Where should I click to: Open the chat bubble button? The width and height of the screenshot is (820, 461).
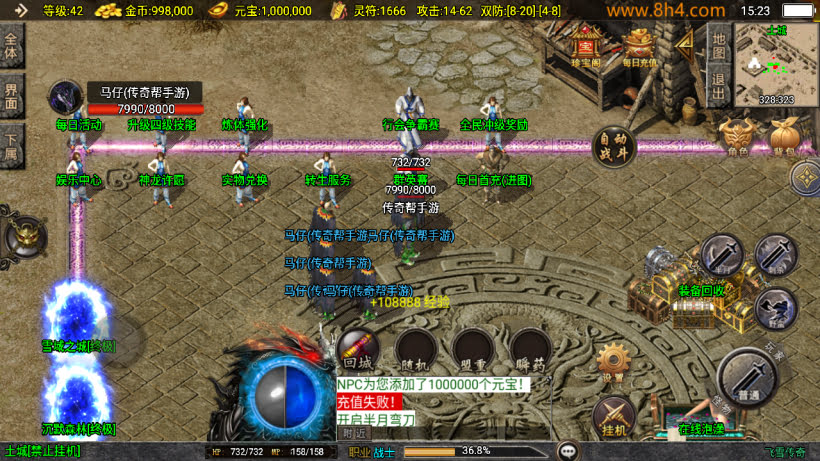click(568, 451)
